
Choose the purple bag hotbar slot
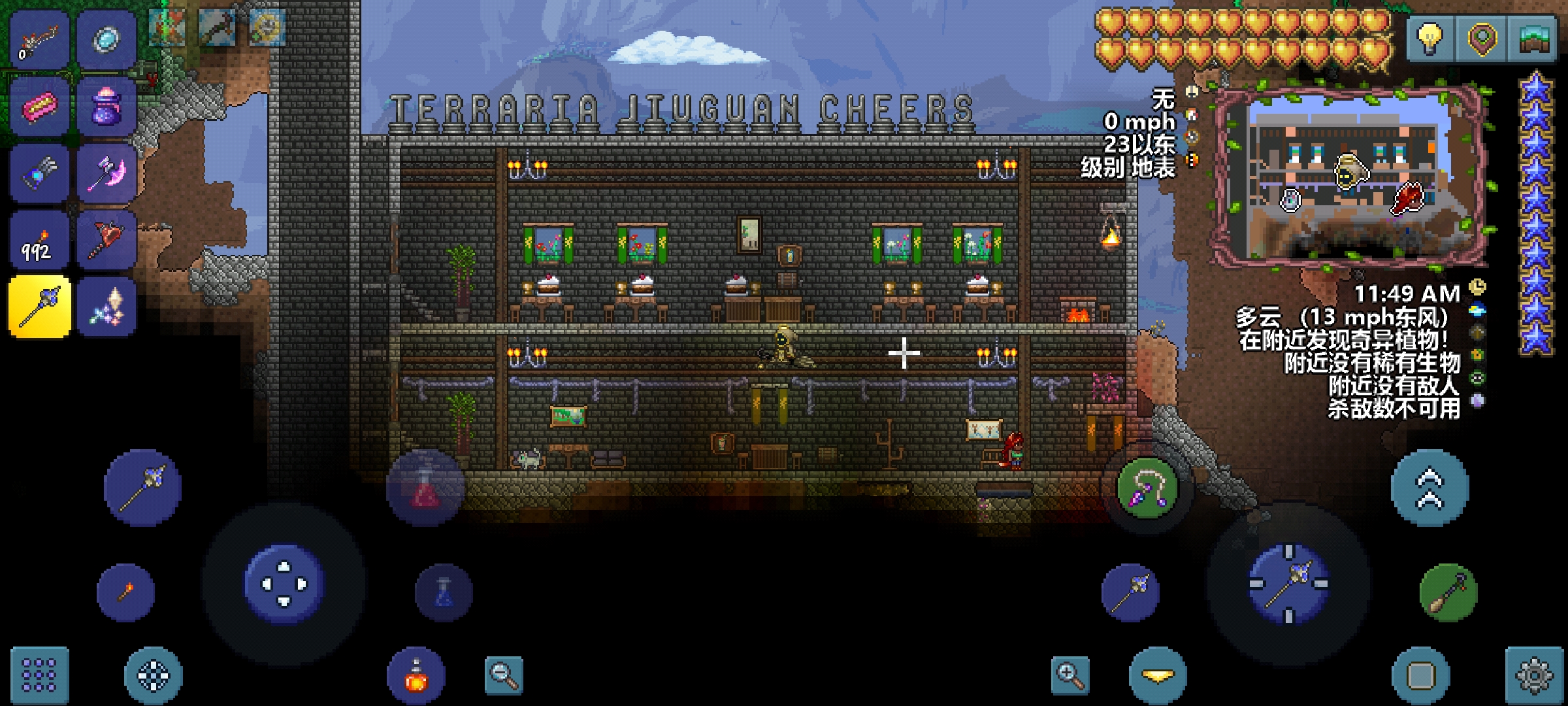click(x=106, y=106)
